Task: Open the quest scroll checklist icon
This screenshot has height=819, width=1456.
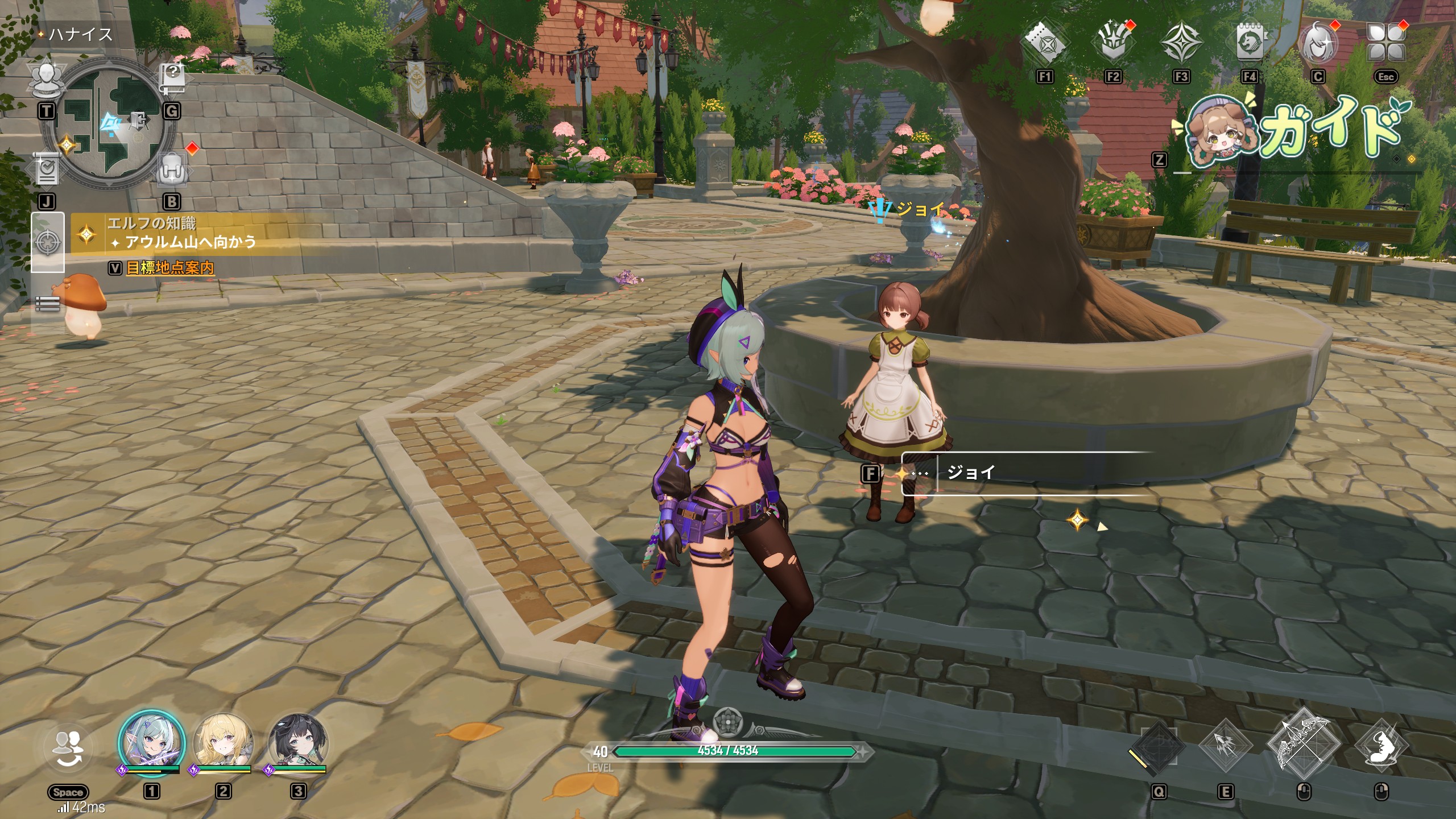Action: [47, 169]
